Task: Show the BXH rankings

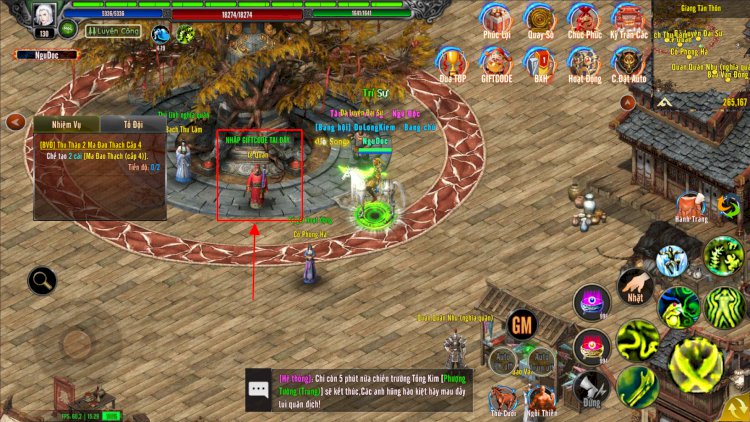Action: pyautogui.click(x=542, y=62)
